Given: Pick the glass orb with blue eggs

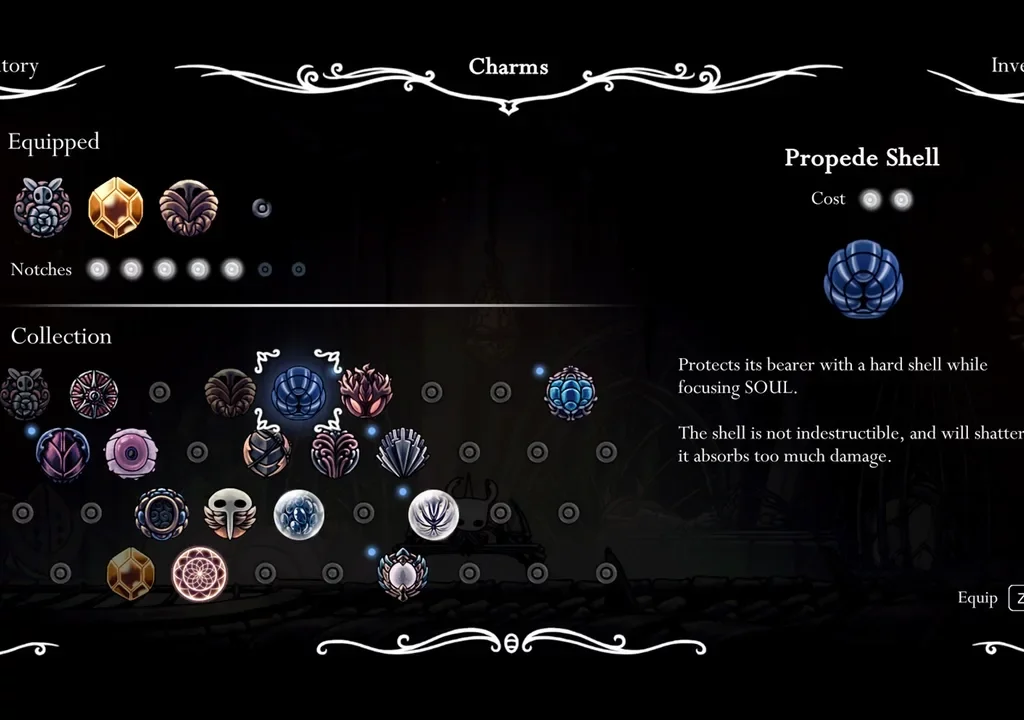Looking at the screenshot, I should tap(298, 514).
